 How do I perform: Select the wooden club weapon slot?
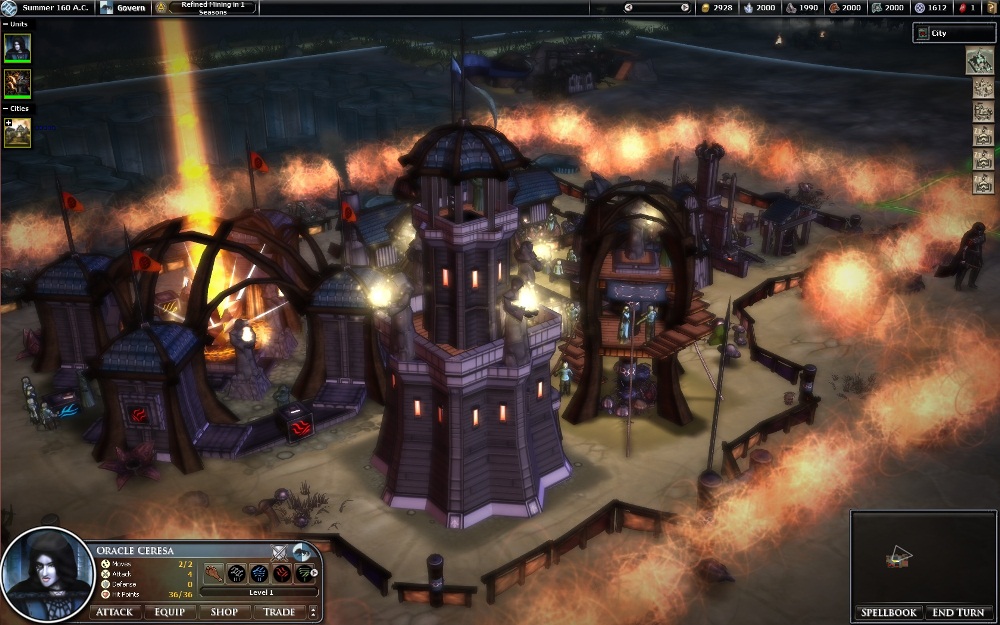tap(216, 573)
